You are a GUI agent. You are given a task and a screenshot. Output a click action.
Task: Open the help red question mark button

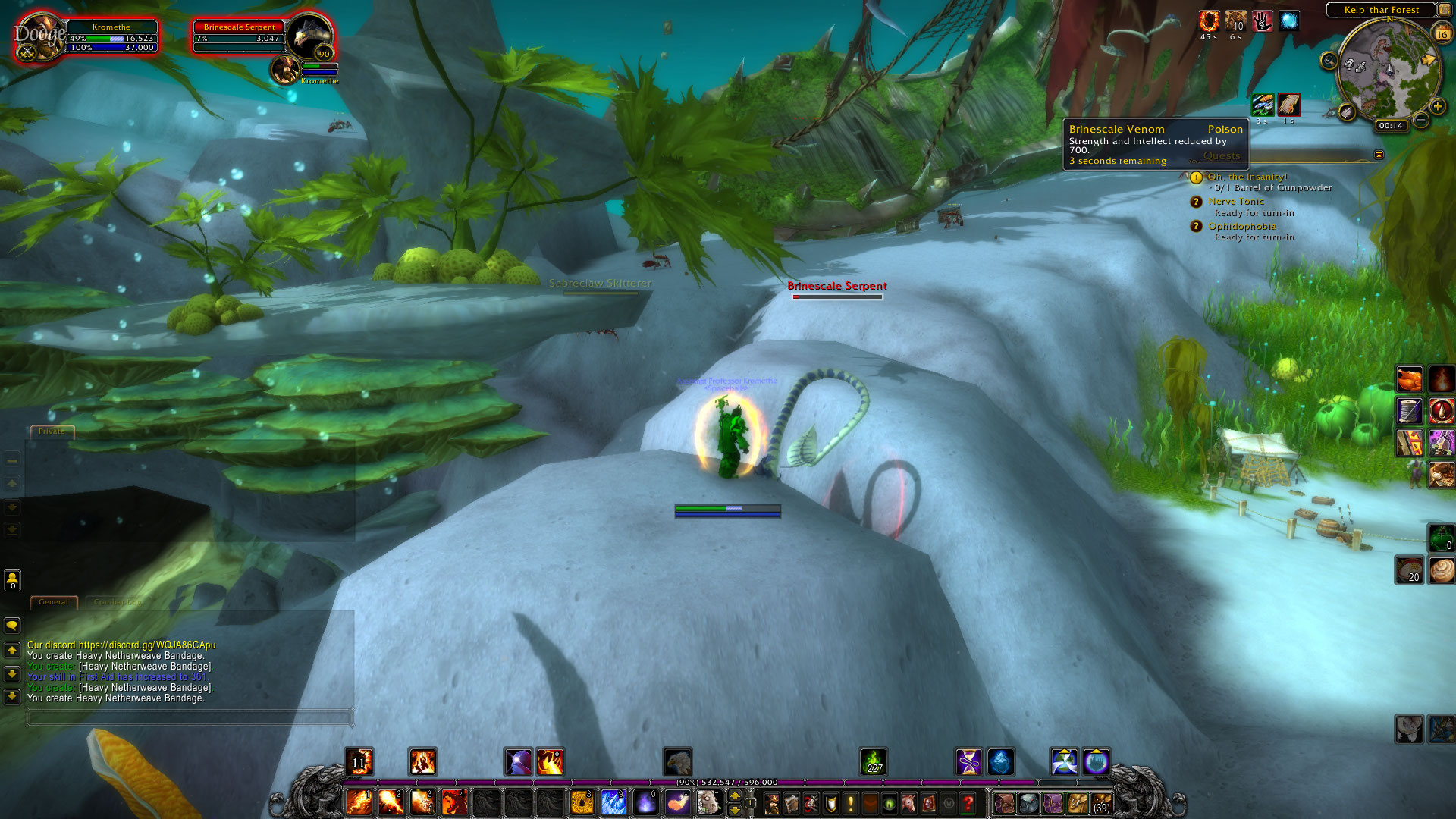click(x=968, y=803)
